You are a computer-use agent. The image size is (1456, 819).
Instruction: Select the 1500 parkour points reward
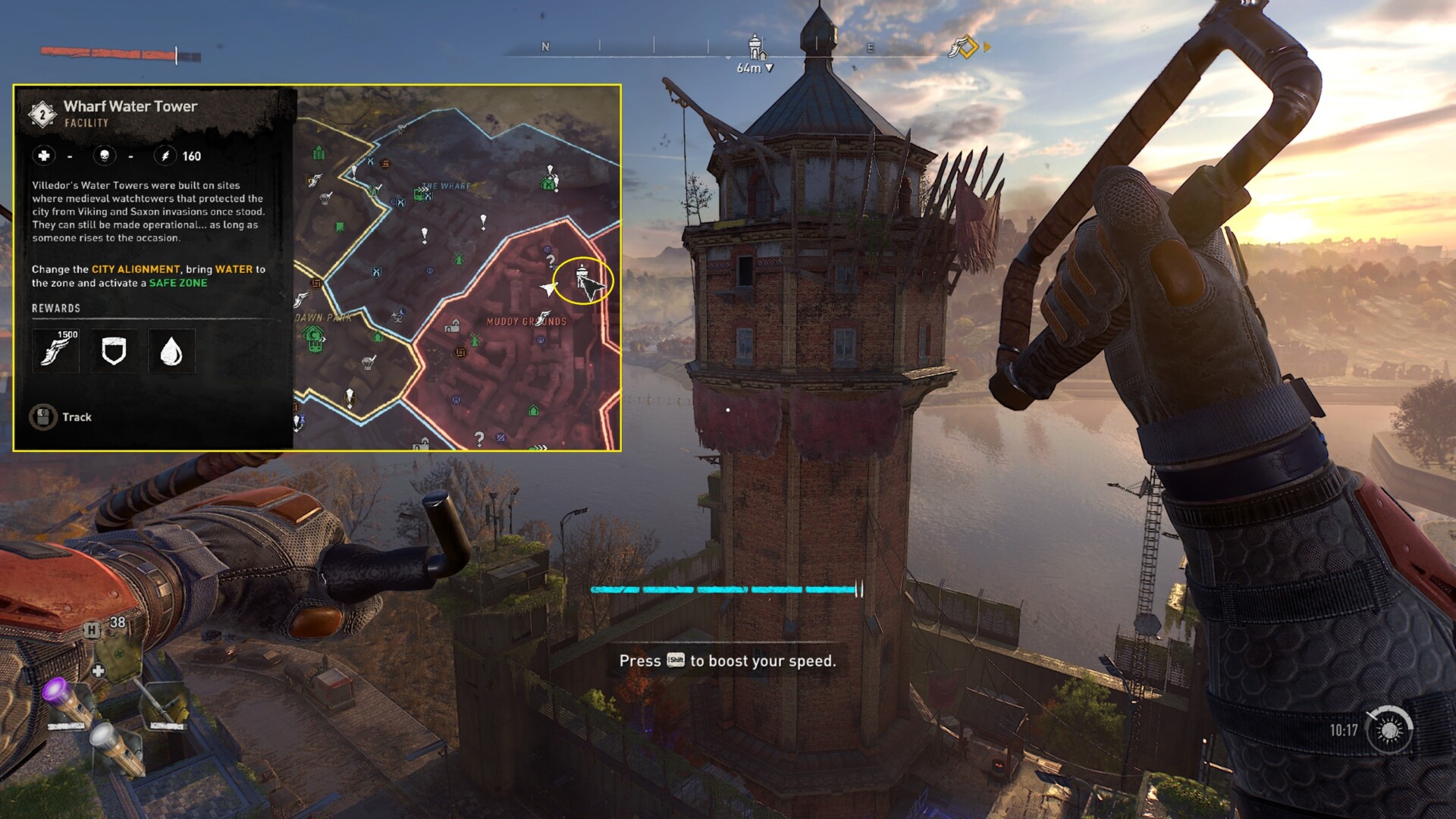(55, 351)
